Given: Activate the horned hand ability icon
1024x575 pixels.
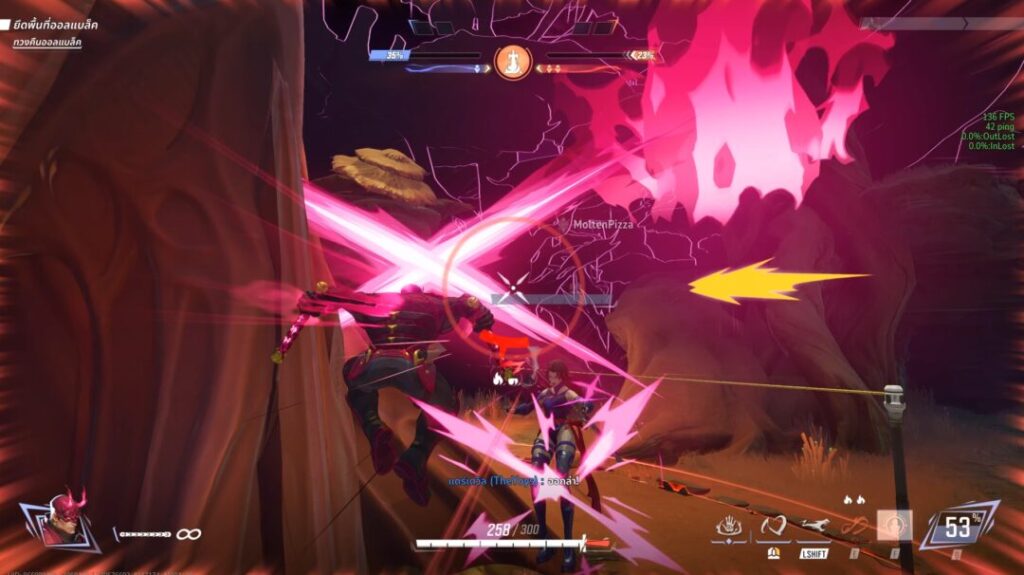Looking at the screenshot, I should click(731, 525).
